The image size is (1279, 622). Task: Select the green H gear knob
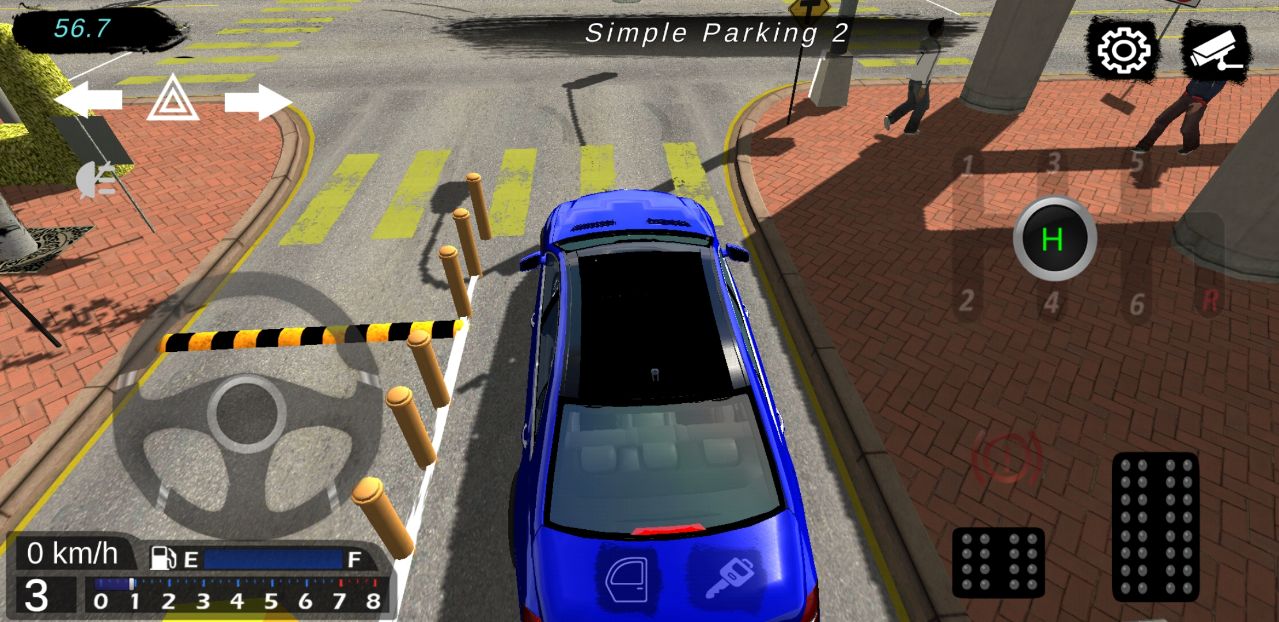coord(1053,239)
